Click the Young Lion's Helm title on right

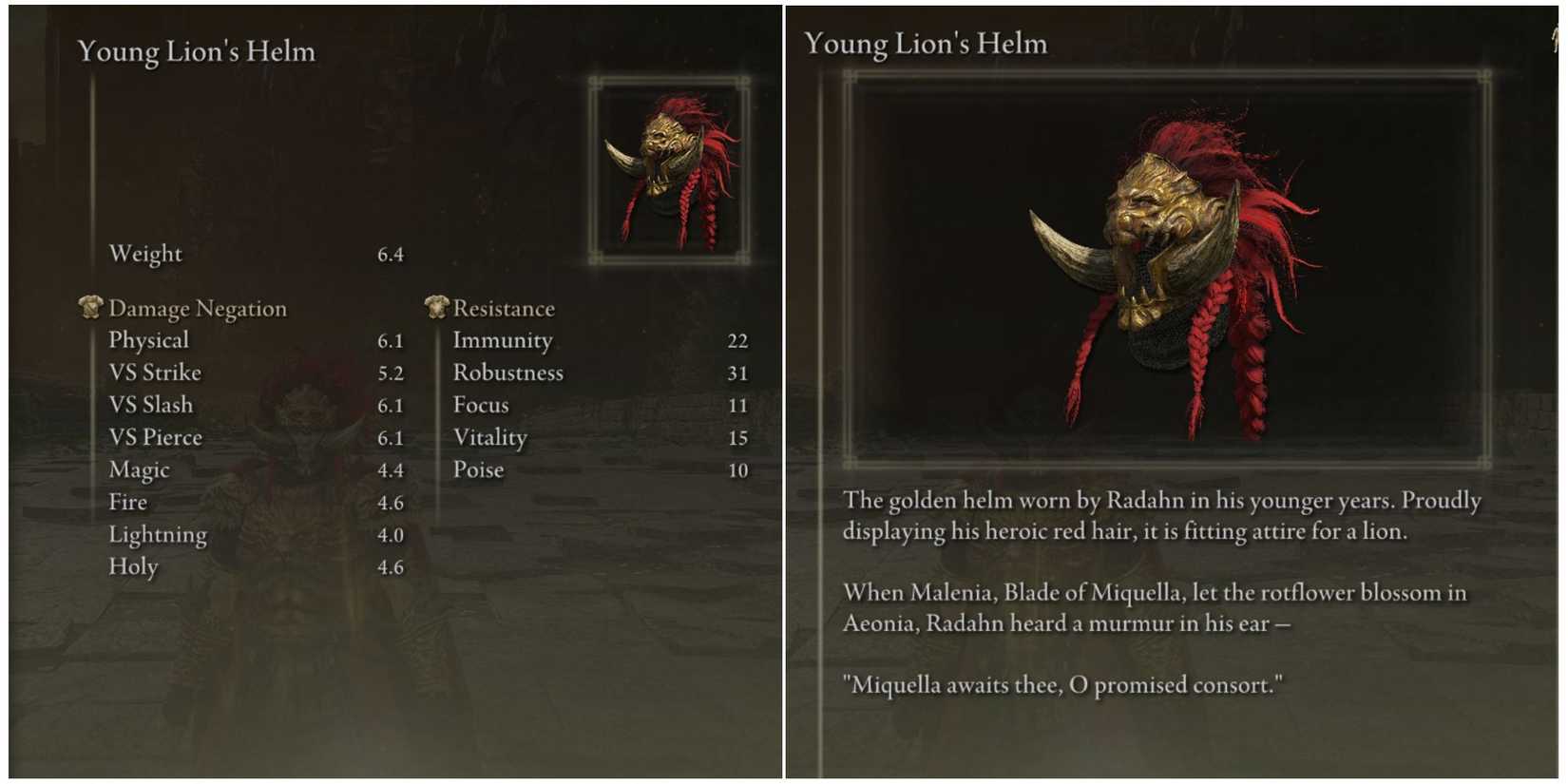pos(927,43)
